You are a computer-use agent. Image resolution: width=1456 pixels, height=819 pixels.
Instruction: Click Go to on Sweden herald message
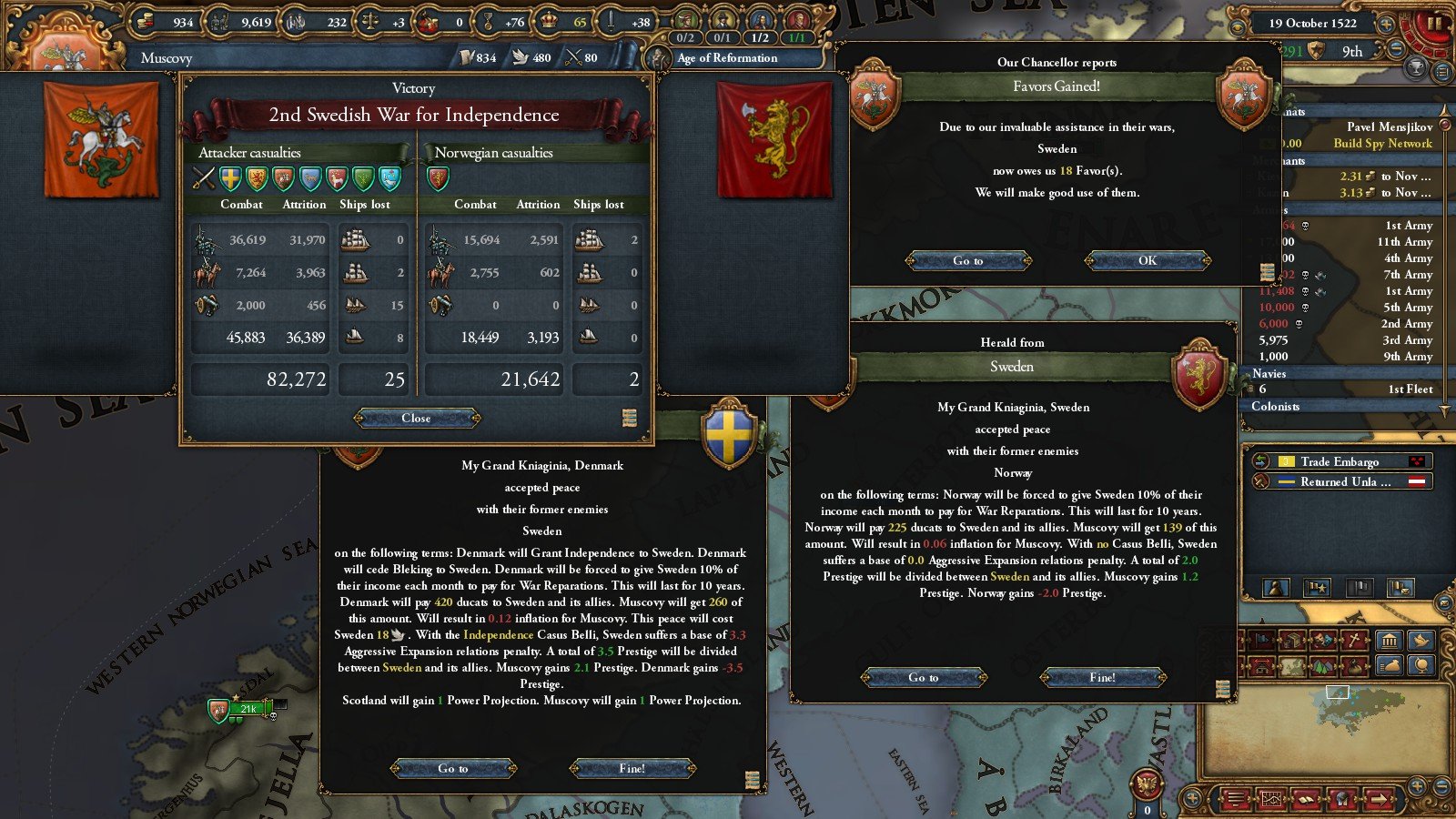[923, 677]
